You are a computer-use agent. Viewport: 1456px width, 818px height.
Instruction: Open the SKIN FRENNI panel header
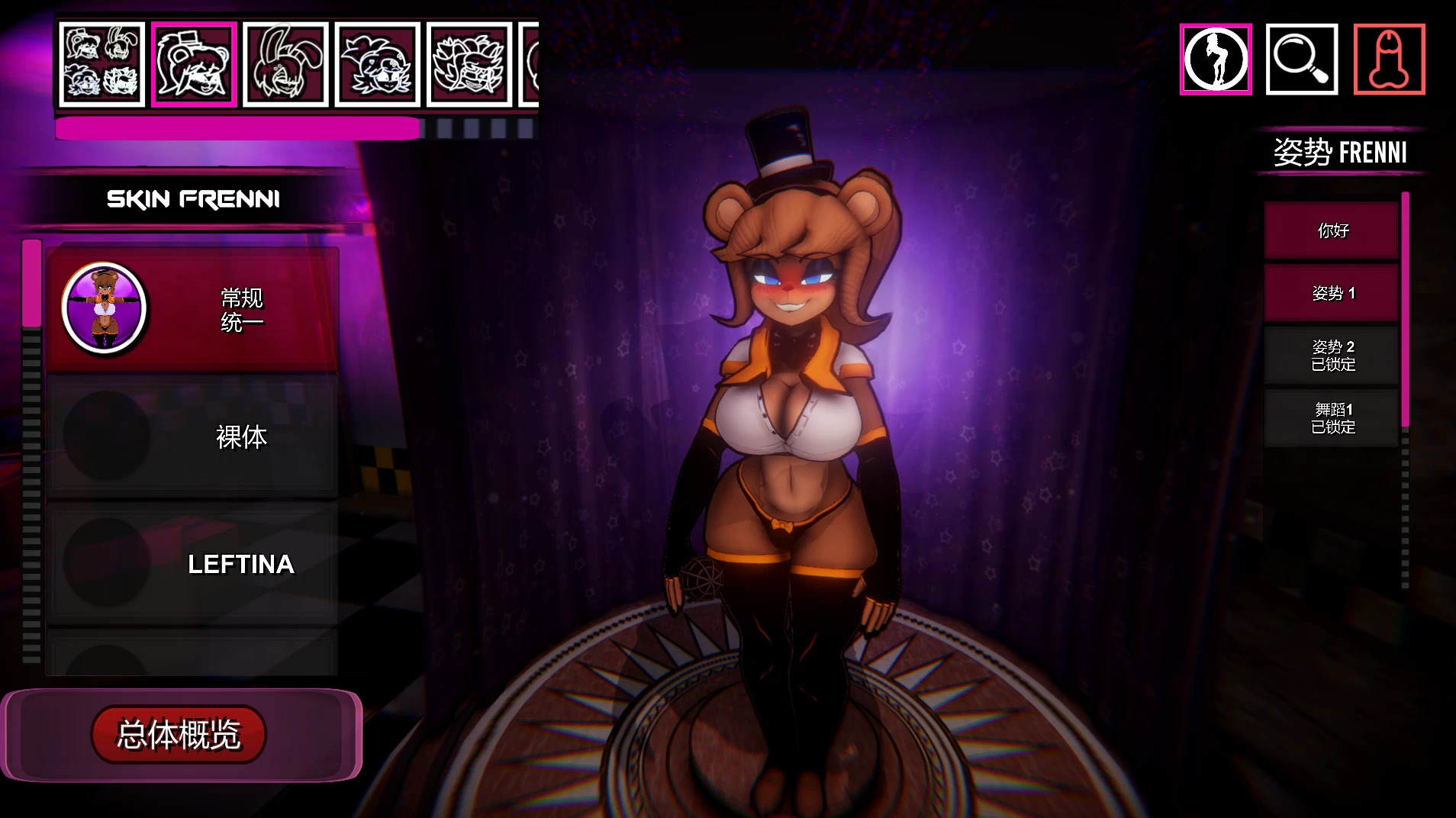(192, 198)
